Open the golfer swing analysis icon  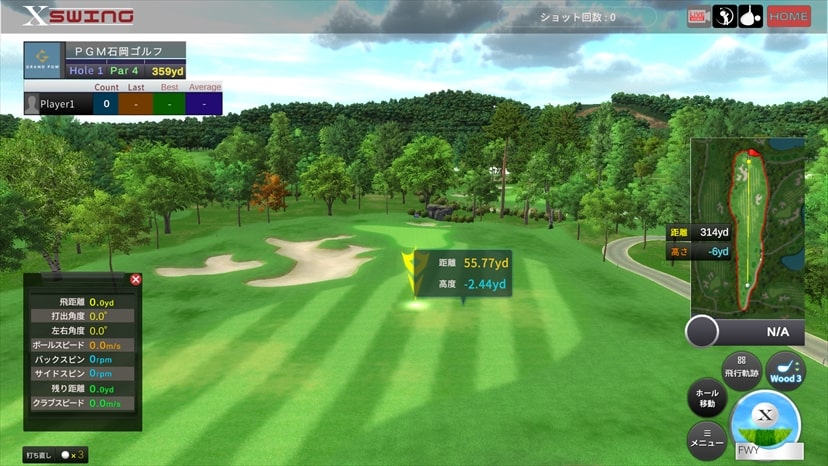click(x=724, y=17)
